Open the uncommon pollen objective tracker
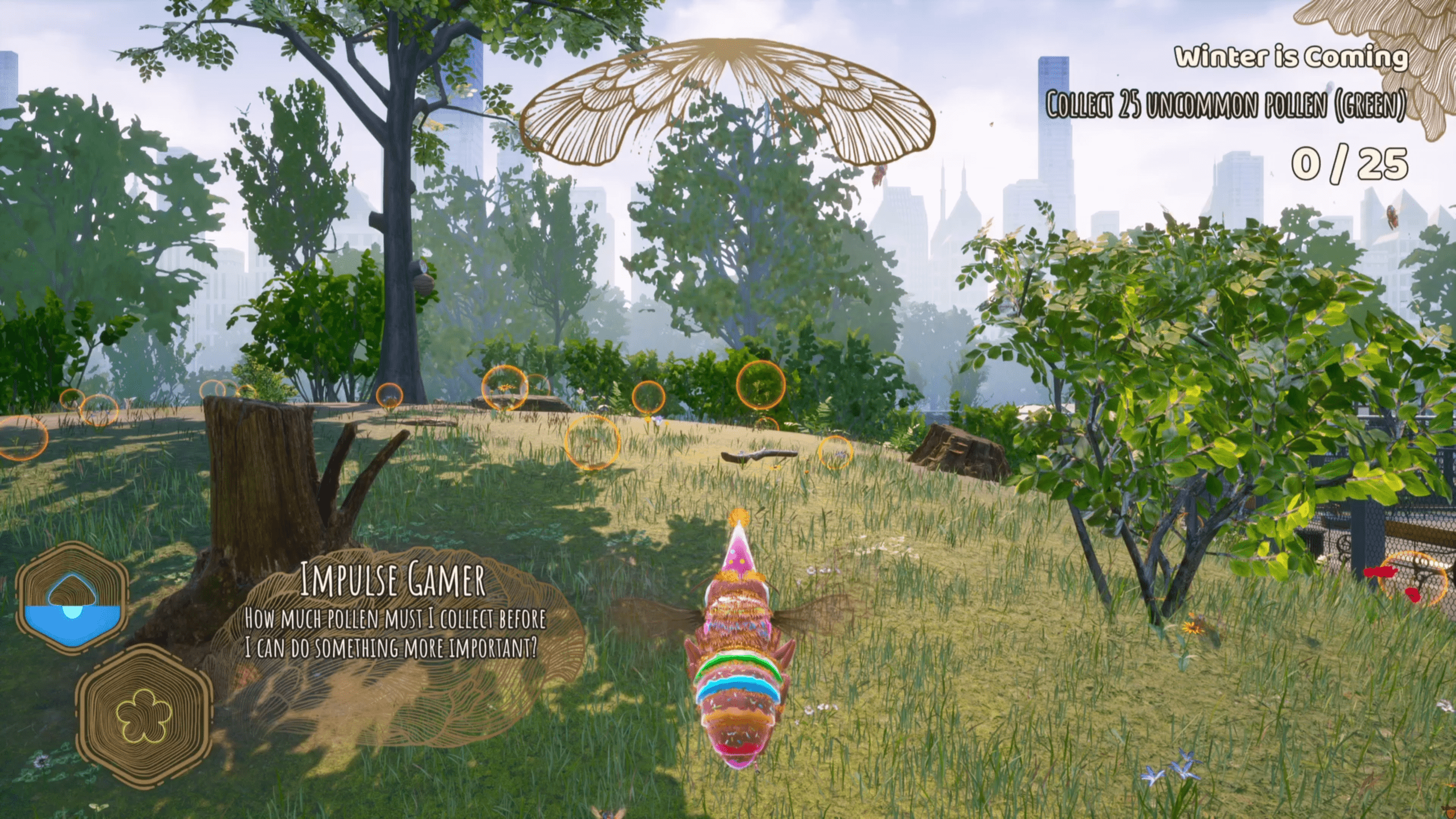 click(x=1225, y=105)
